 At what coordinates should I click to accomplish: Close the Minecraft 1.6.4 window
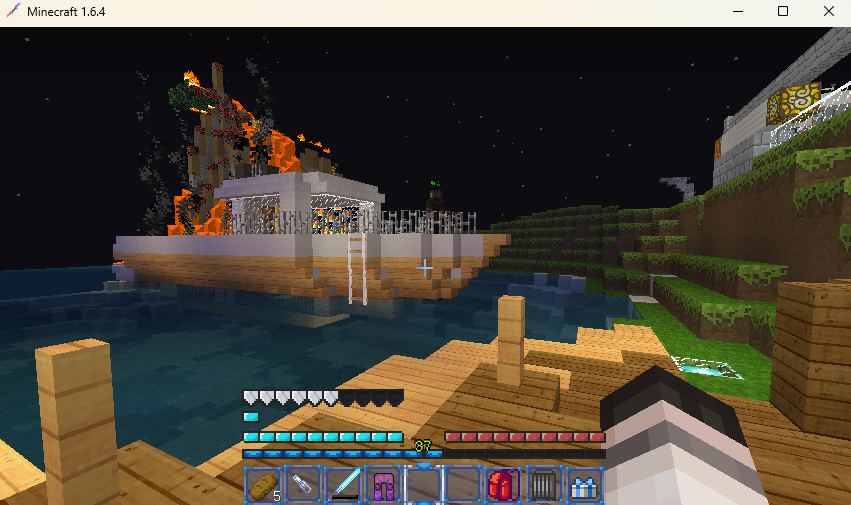828,12
